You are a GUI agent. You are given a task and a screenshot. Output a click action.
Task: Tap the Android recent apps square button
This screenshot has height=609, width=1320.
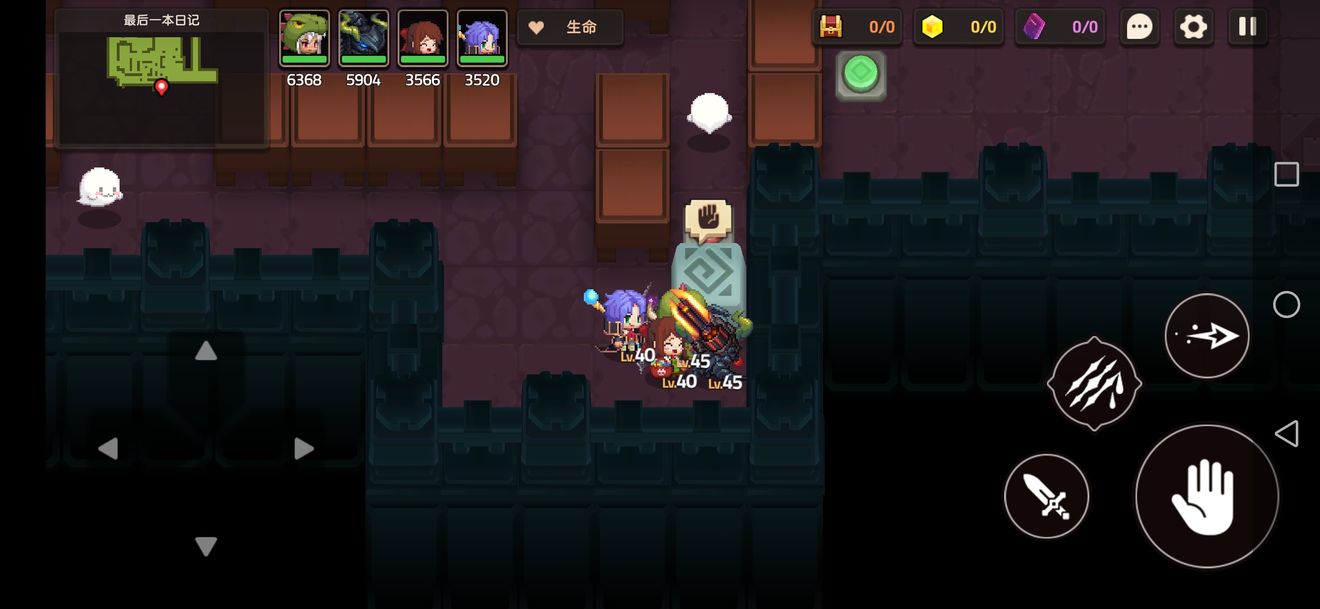pos(1286,175)
